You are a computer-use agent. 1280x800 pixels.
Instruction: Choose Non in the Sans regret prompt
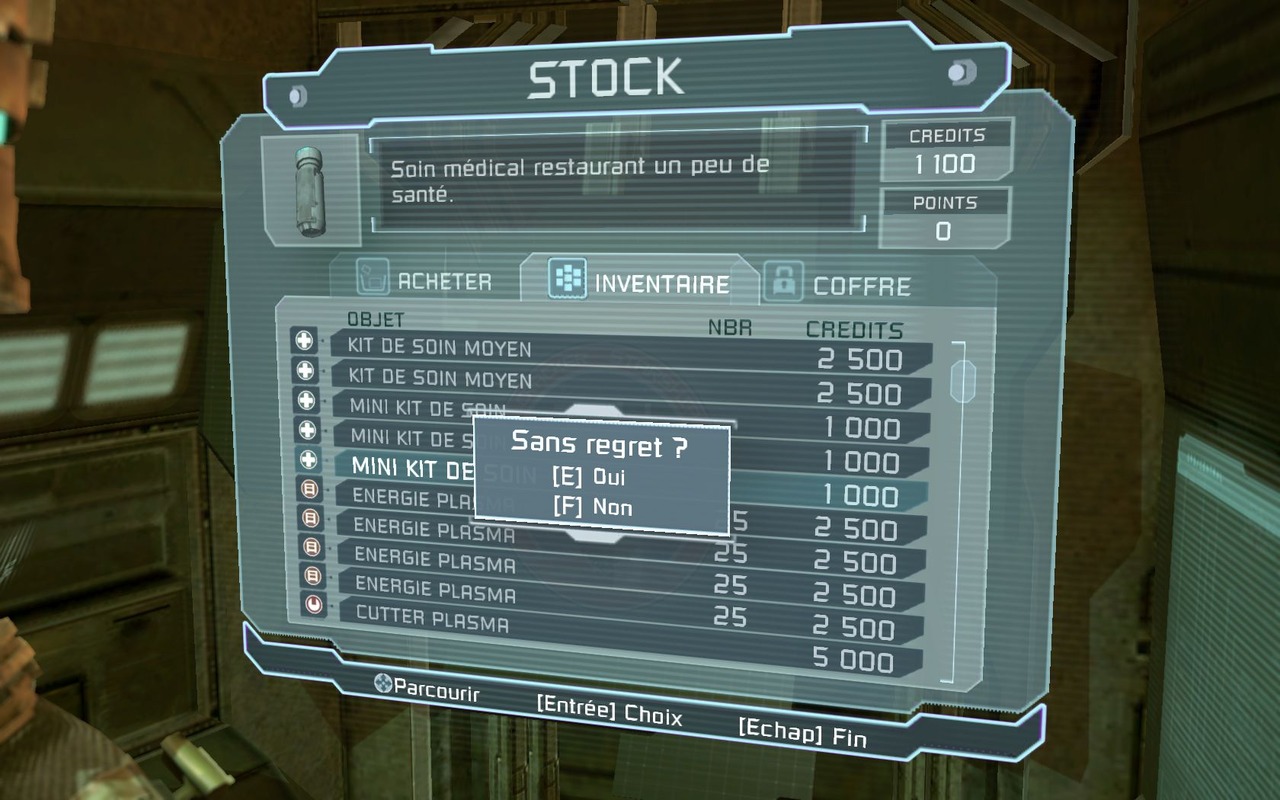(593, 507)
